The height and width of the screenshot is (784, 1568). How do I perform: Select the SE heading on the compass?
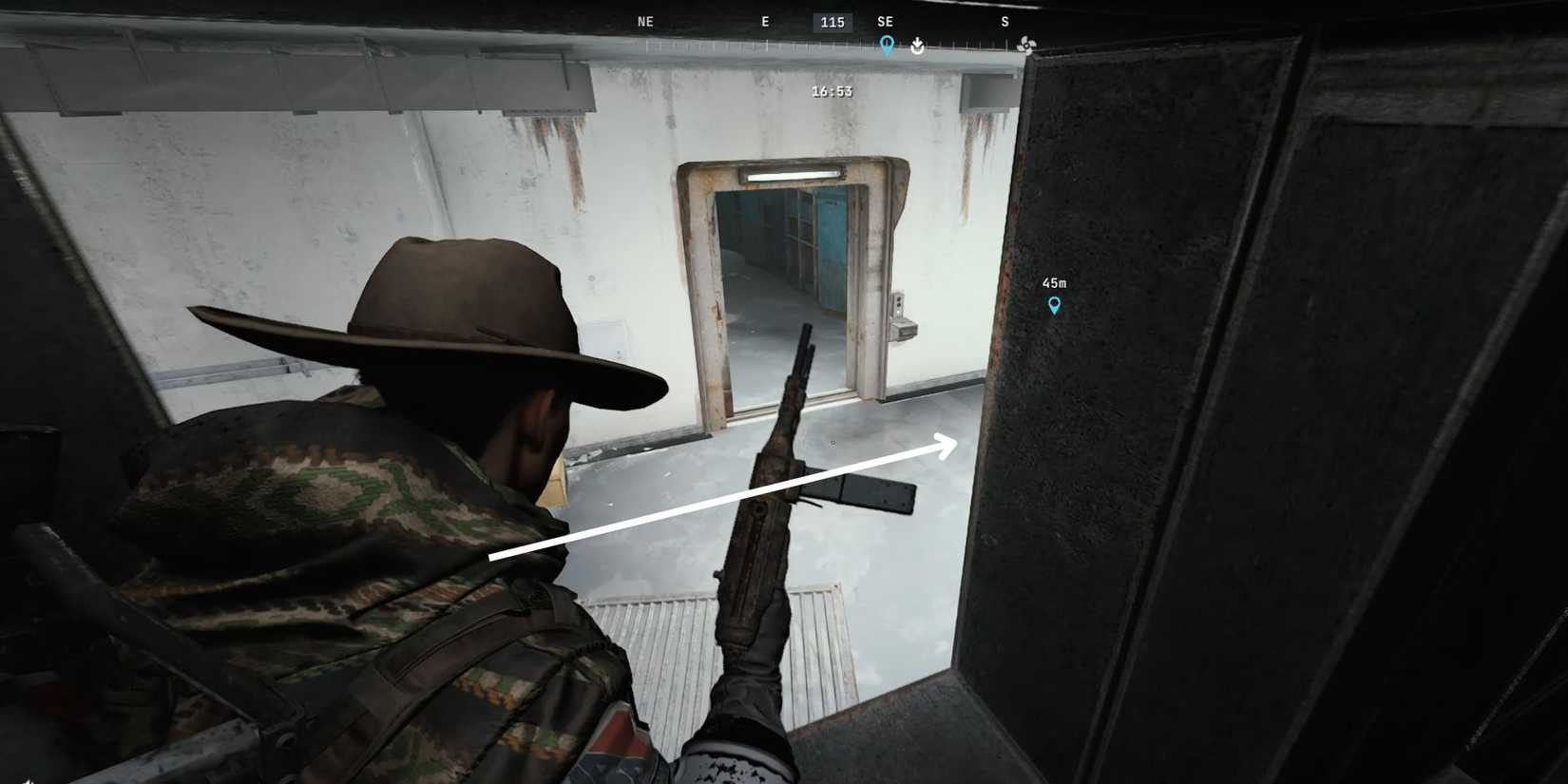tap(885, 21)
